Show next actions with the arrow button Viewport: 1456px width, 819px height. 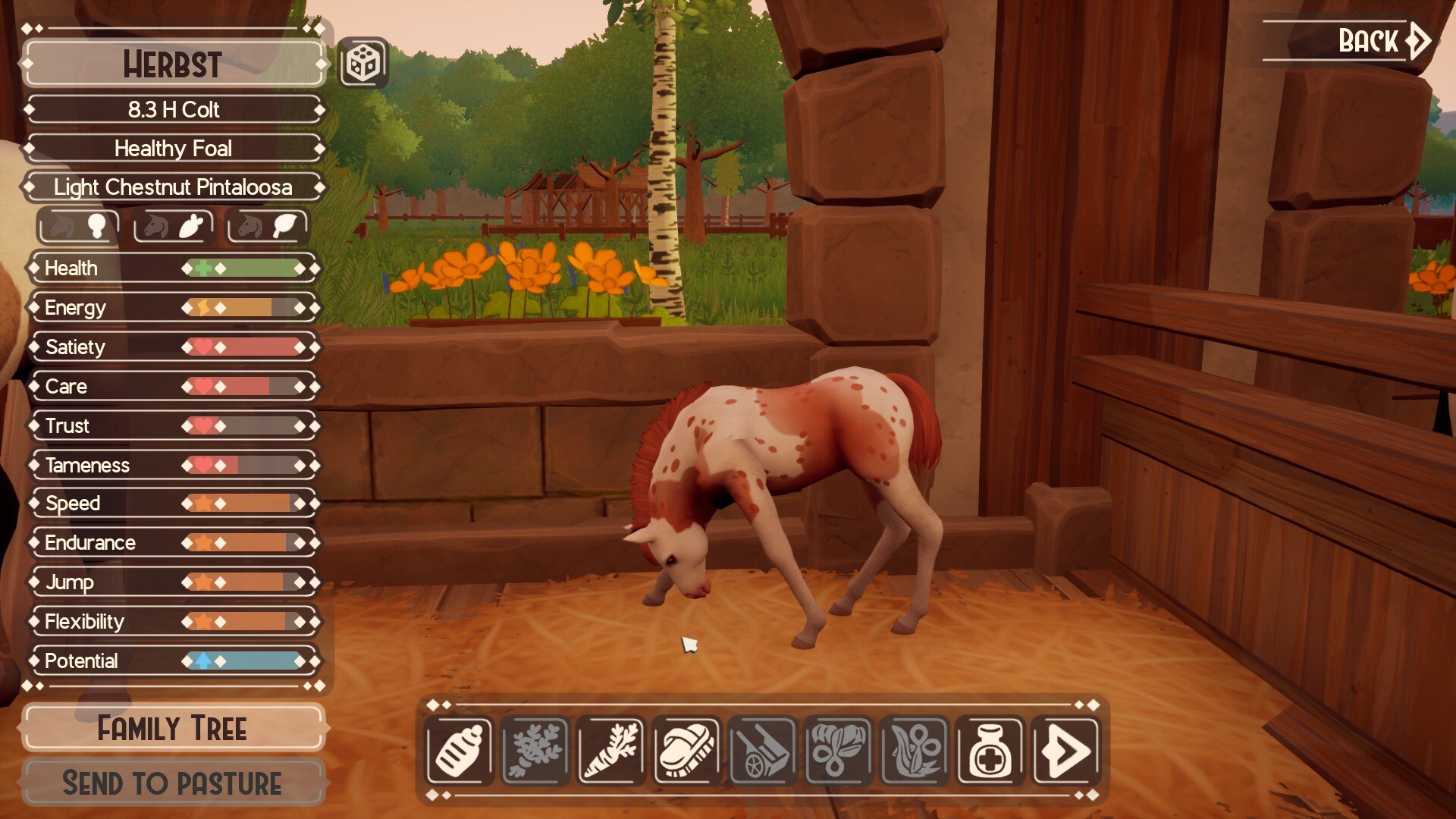click(x=1066, y=751)
